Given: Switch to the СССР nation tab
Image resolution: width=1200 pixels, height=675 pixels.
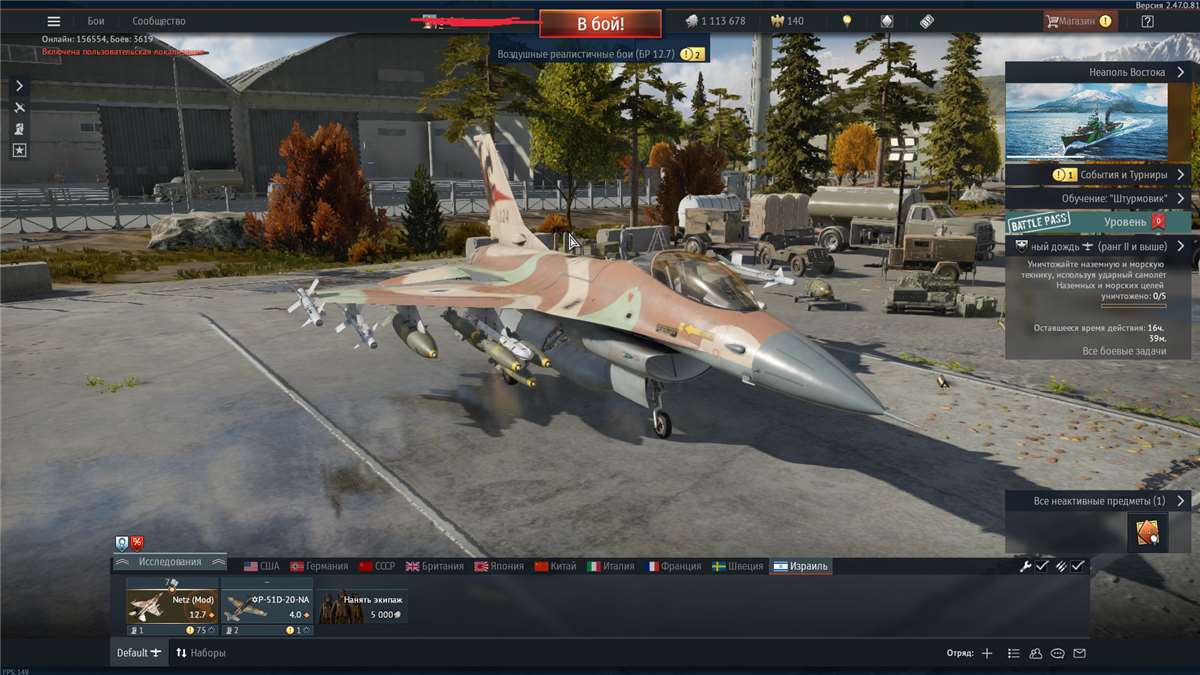Looking at the screenshot, I should (377, 566).
